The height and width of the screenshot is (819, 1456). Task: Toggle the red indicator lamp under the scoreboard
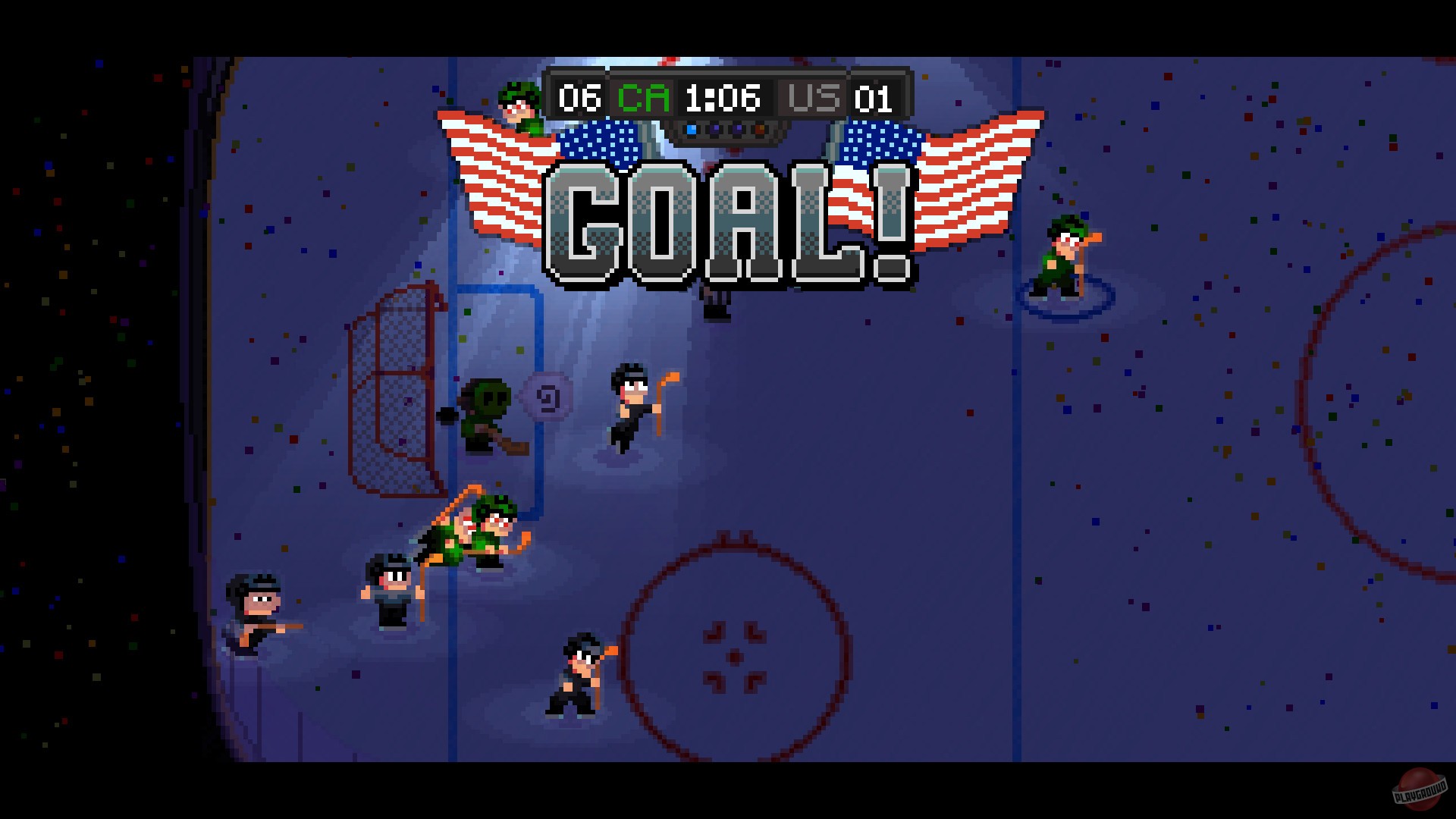tap(758, 129)
